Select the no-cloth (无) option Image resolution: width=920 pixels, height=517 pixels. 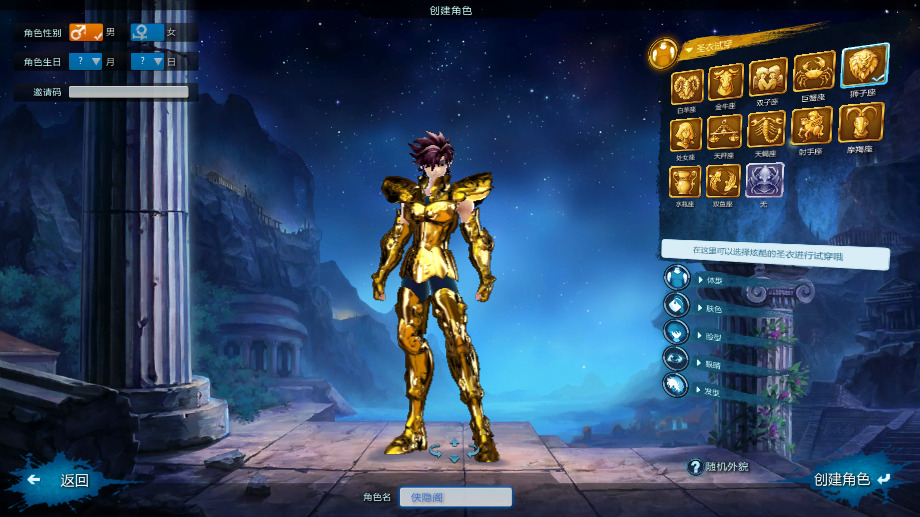764,181
